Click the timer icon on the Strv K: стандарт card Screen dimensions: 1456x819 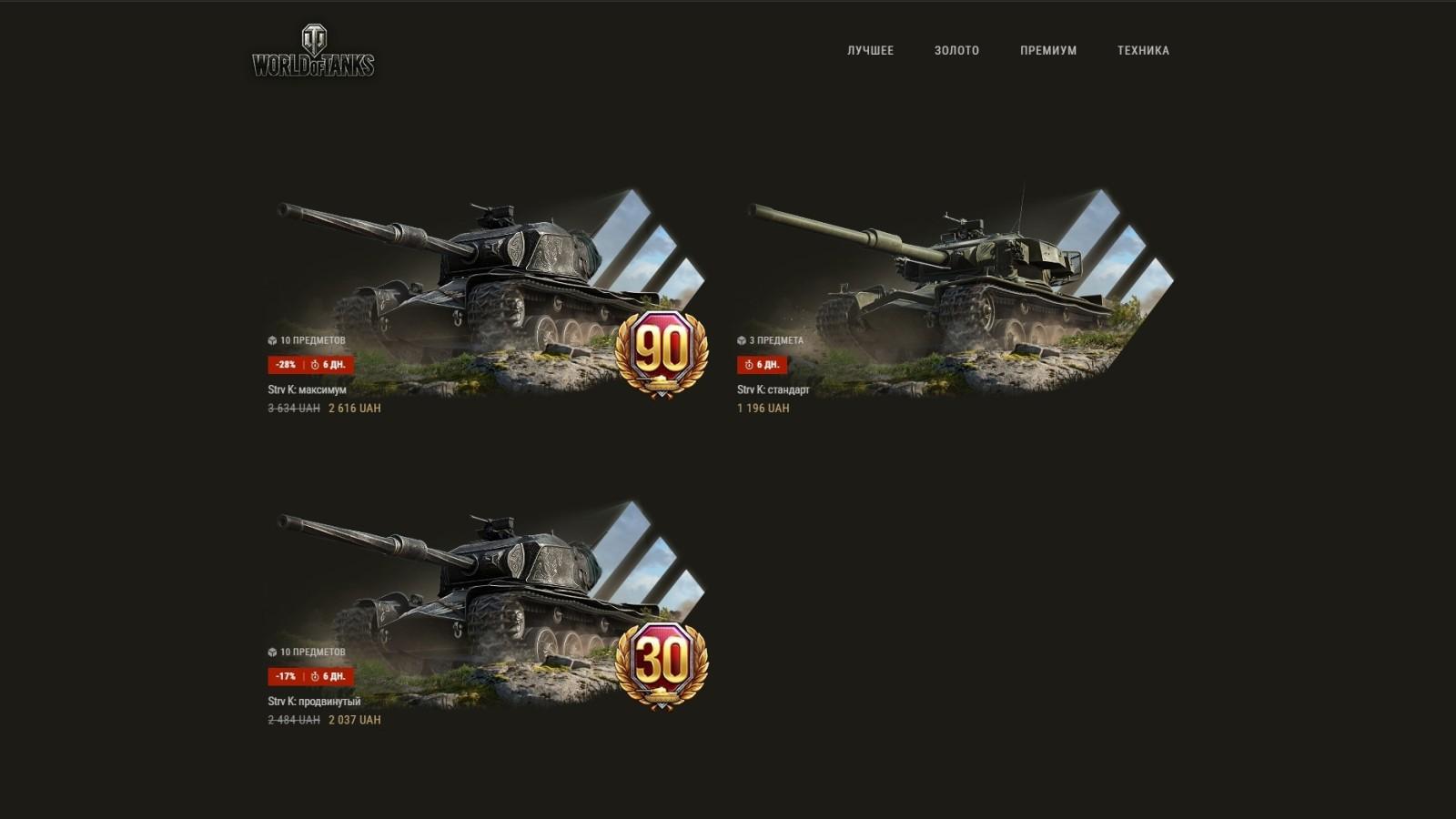coord(748,364)
